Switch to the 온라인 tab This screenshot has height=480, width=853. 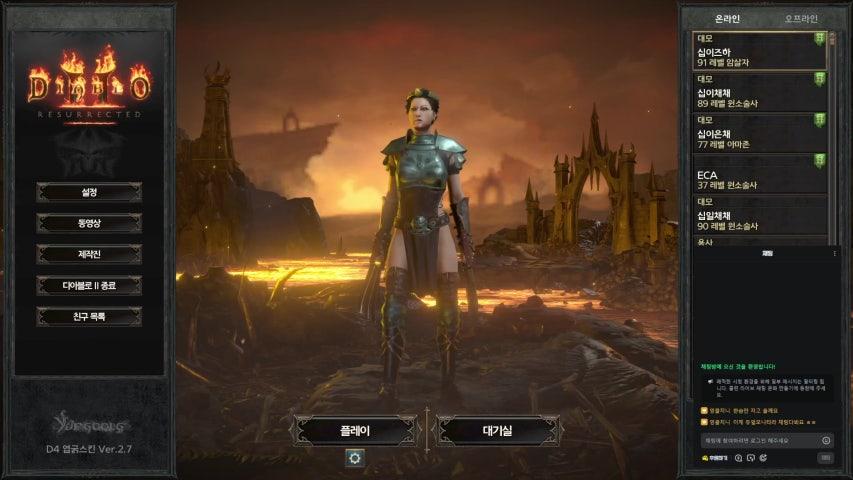pyautogui.click(x=727, y=19)
